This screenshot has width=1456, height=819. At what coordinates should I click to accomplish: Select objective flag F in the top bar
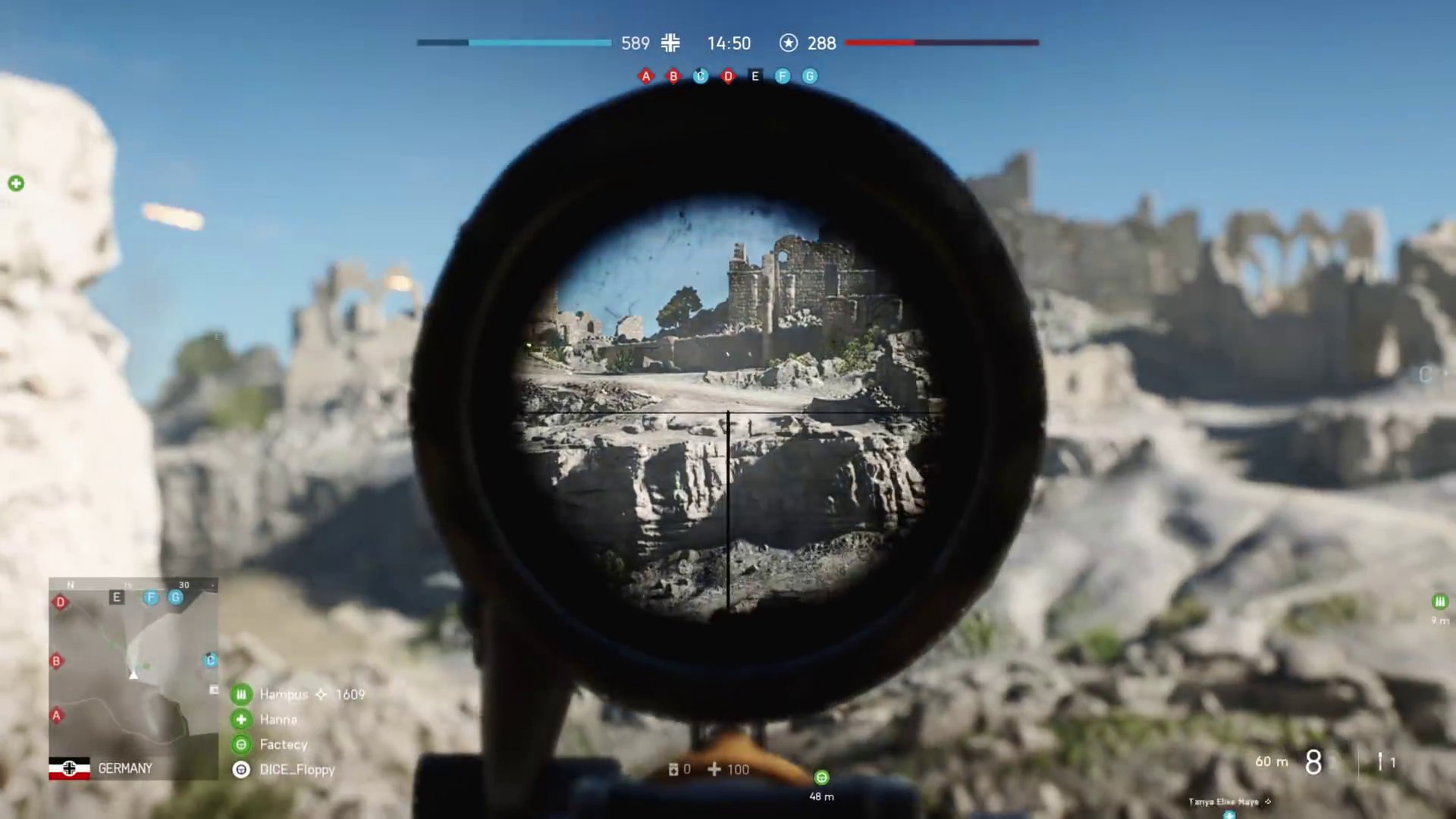783,76
